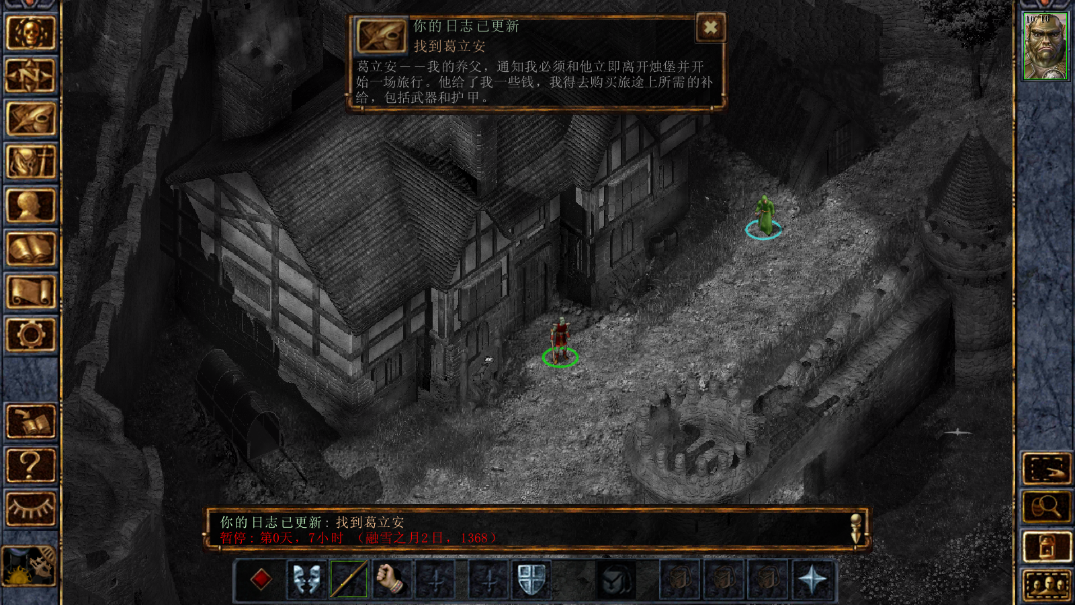Image resolution: width=1075 pixels, height=605 pixels.
Task: Open game options gear button
Action: pyautogui.click(x=31, y=335)
